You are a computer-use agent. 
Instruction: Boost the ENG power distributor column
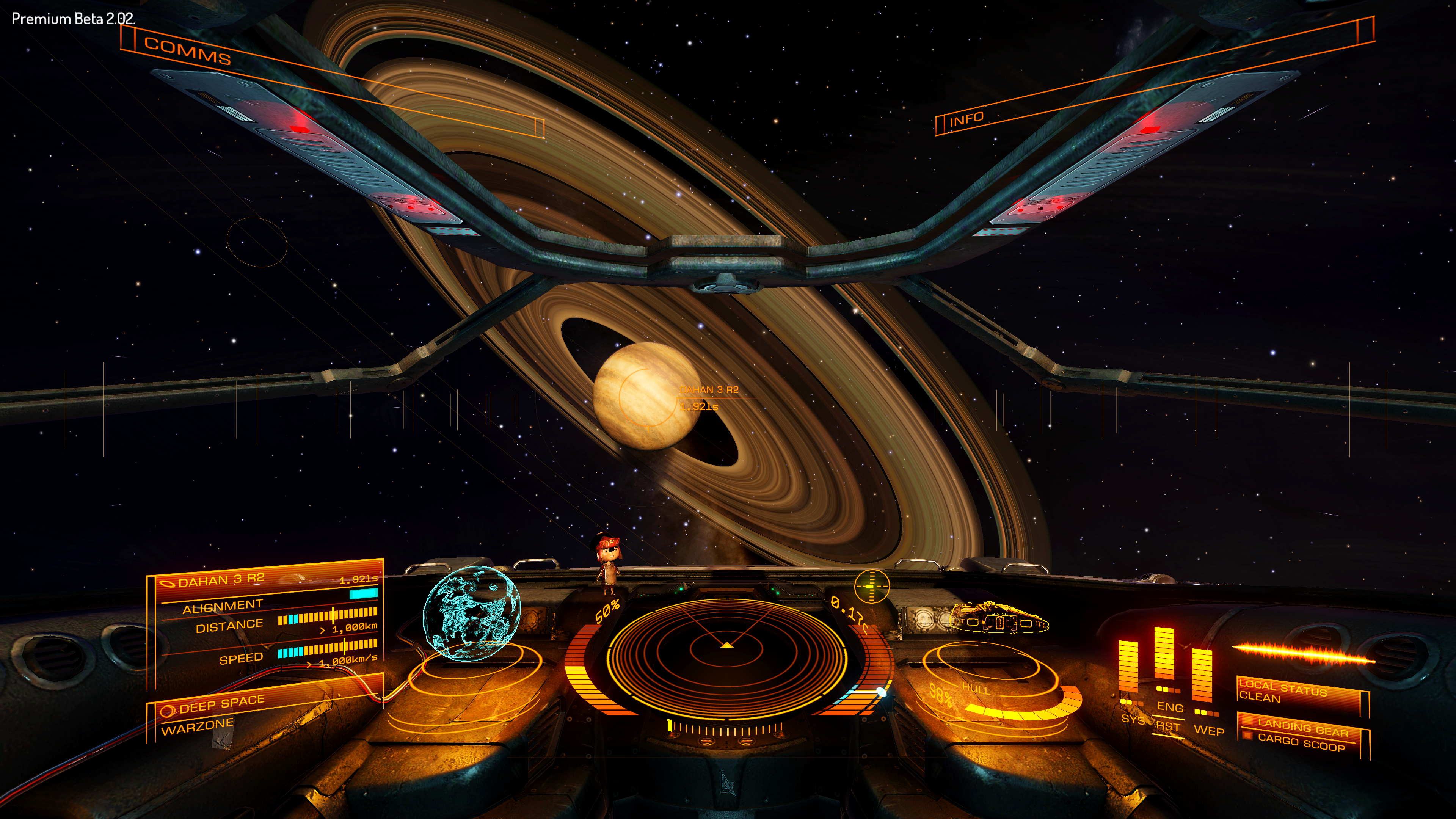coord(1164,656)
